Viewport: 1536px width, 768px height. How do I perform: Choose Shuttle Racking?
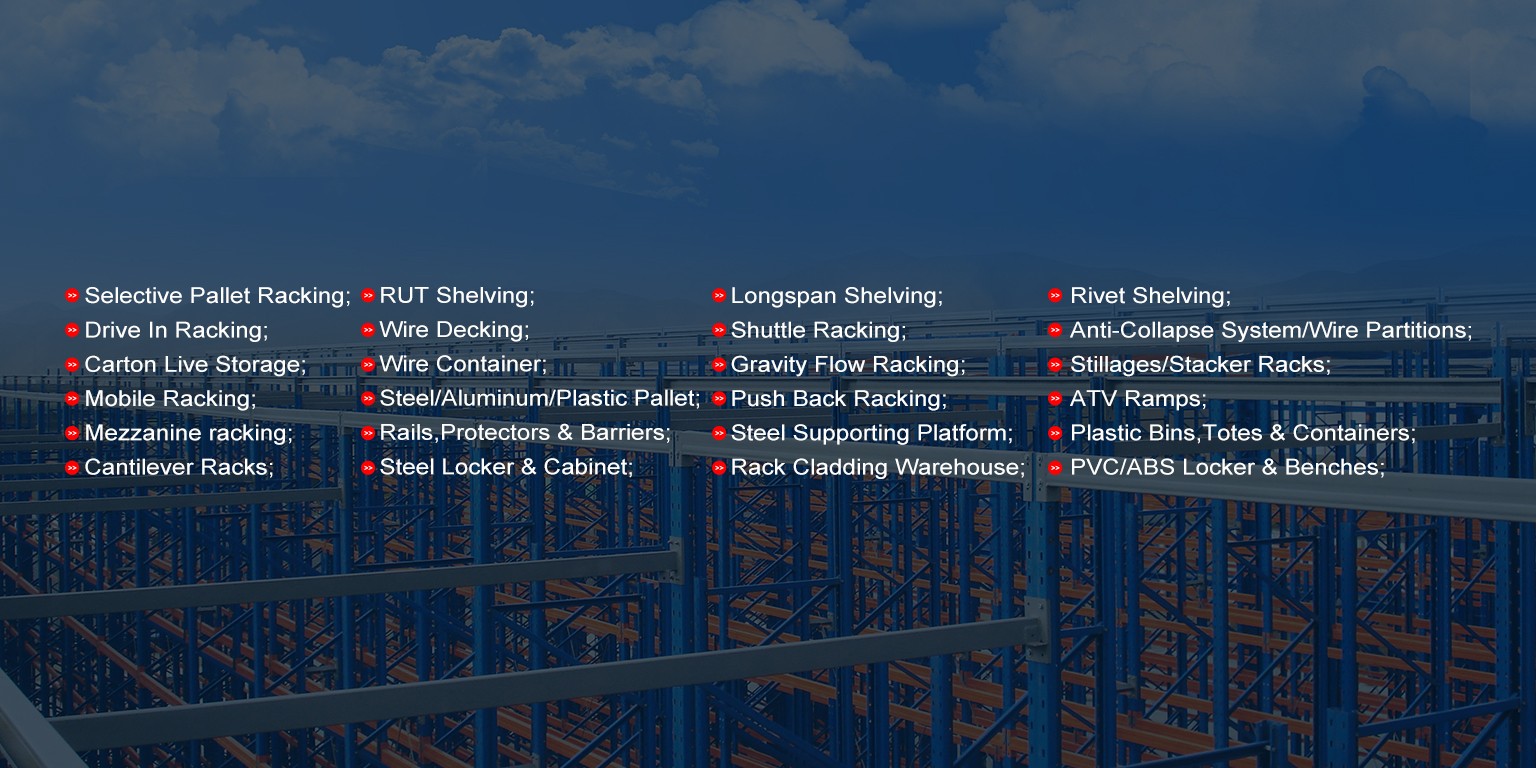coord(817,330)
